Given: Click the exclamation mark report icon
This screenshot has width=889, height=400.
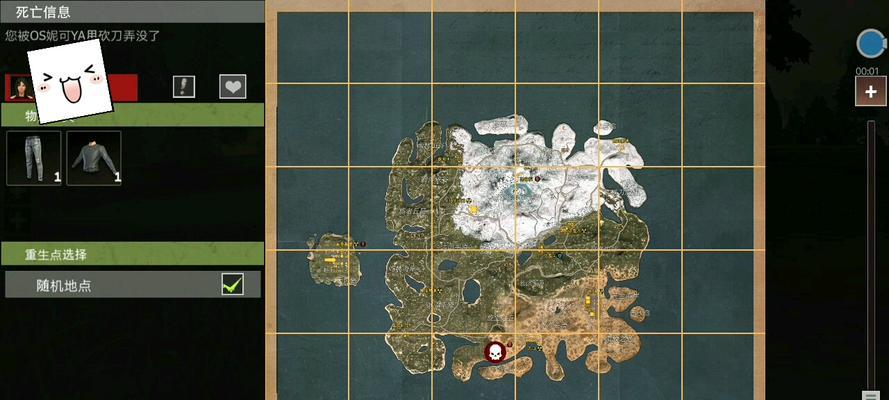Looking at the screenshot, I should click(x=183, y=86).
